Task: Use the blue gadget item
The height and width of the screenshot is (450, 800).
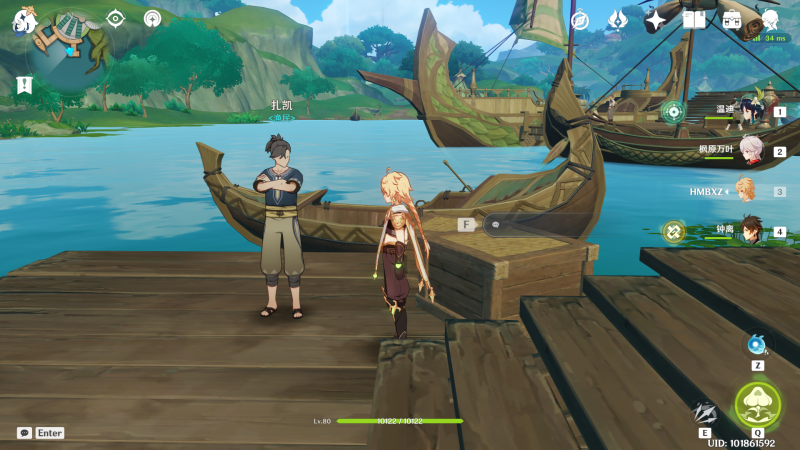Action: [x=757, y=344]
